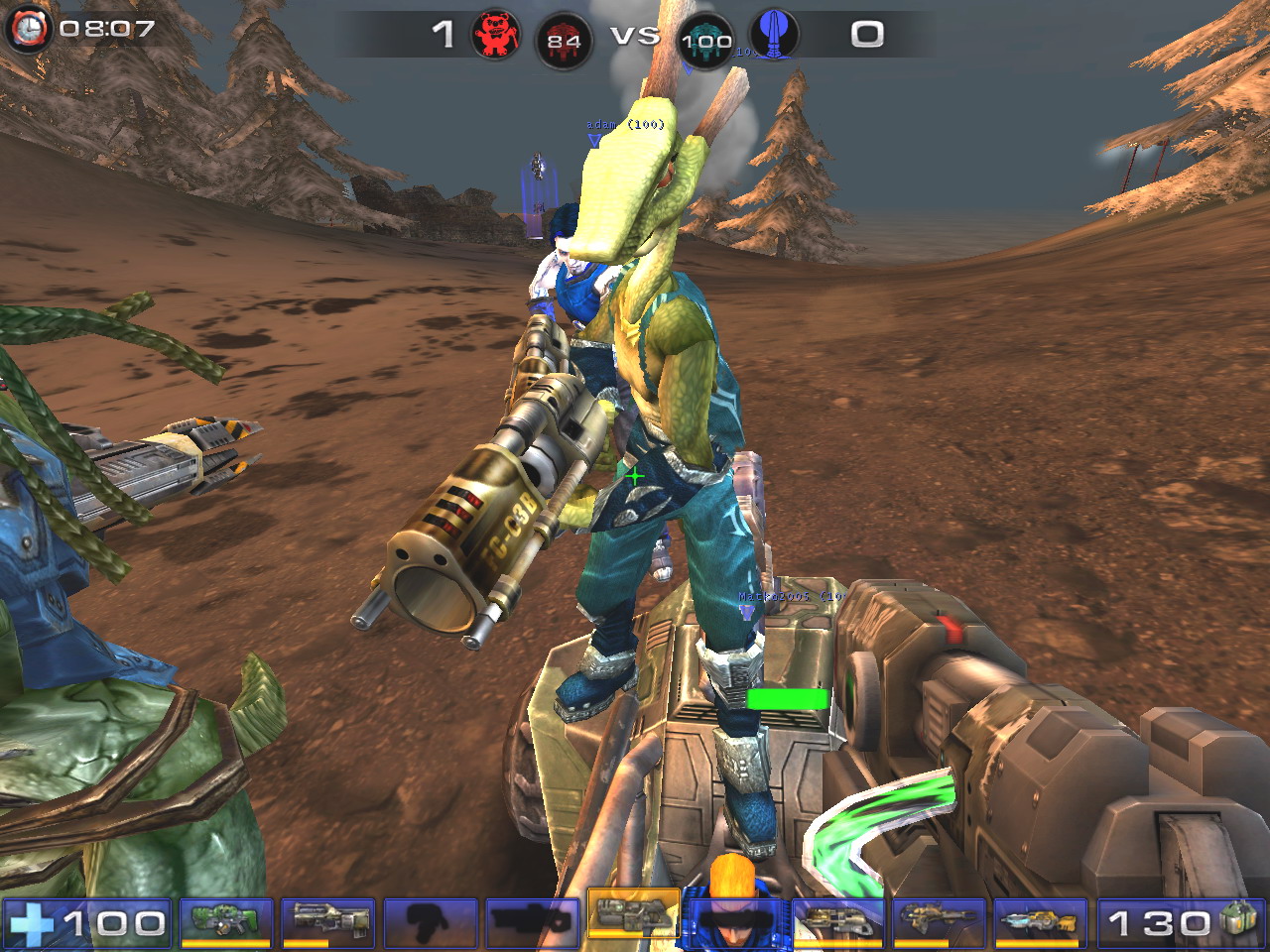
Task: Pick the dark long-rifle silhouette weapon slot
Action: coord(533,922)
